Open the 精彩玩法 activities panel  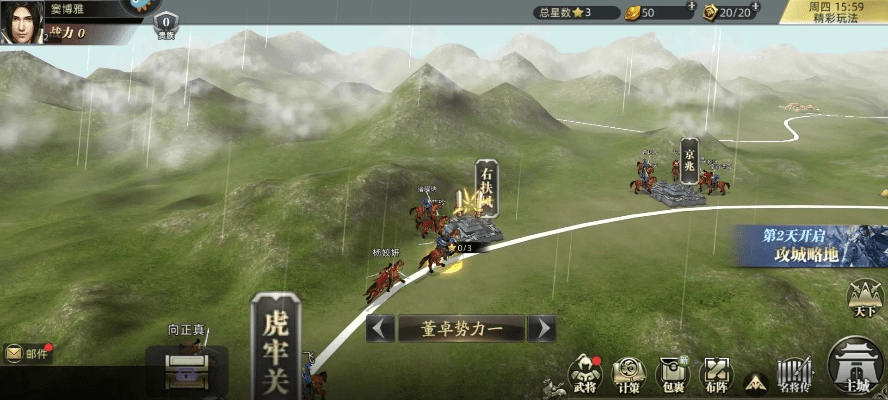tap(834, 13)
